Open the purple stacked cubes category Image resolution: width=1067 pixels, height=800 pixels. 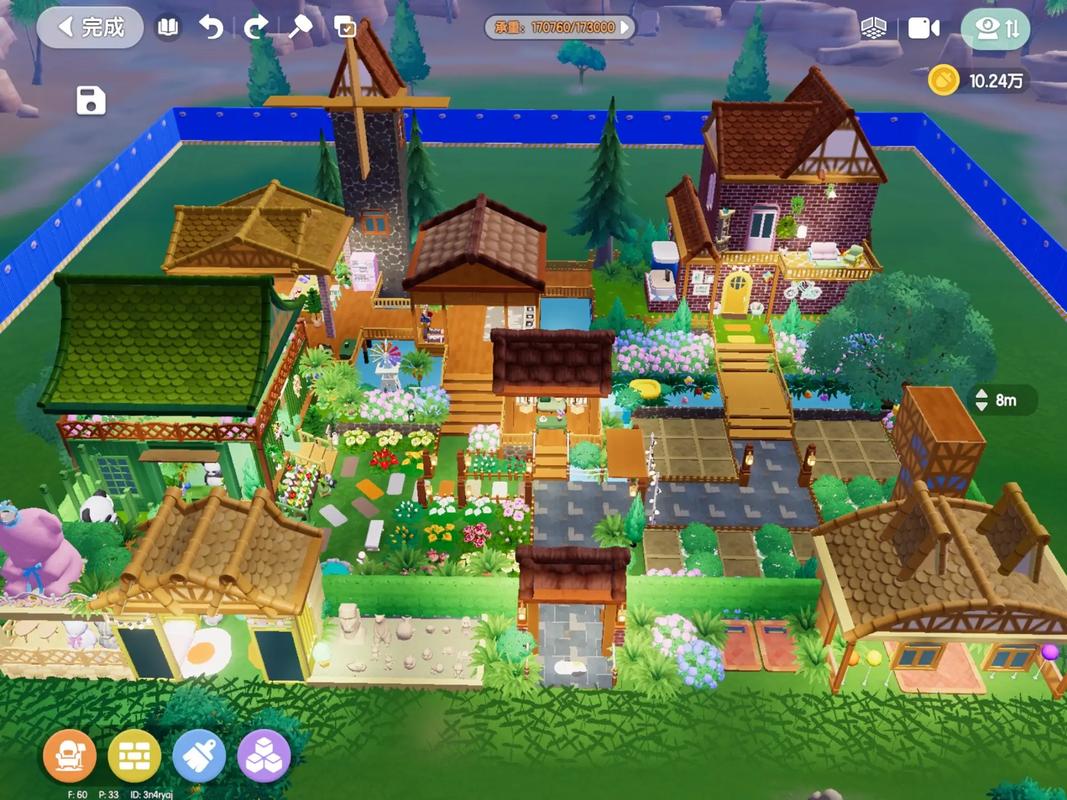[264, 757]
